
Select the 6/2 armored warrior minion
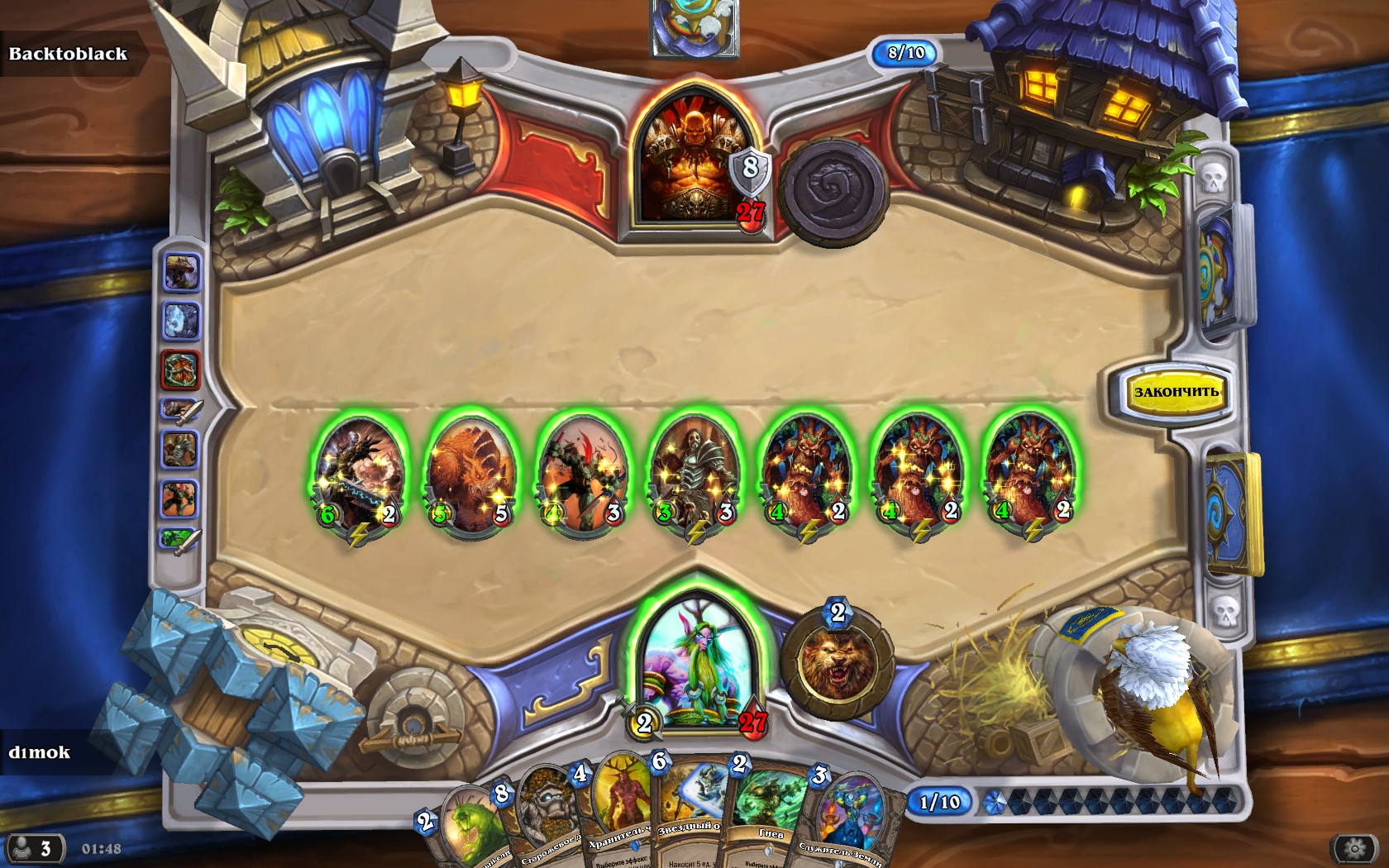[358, 472]
